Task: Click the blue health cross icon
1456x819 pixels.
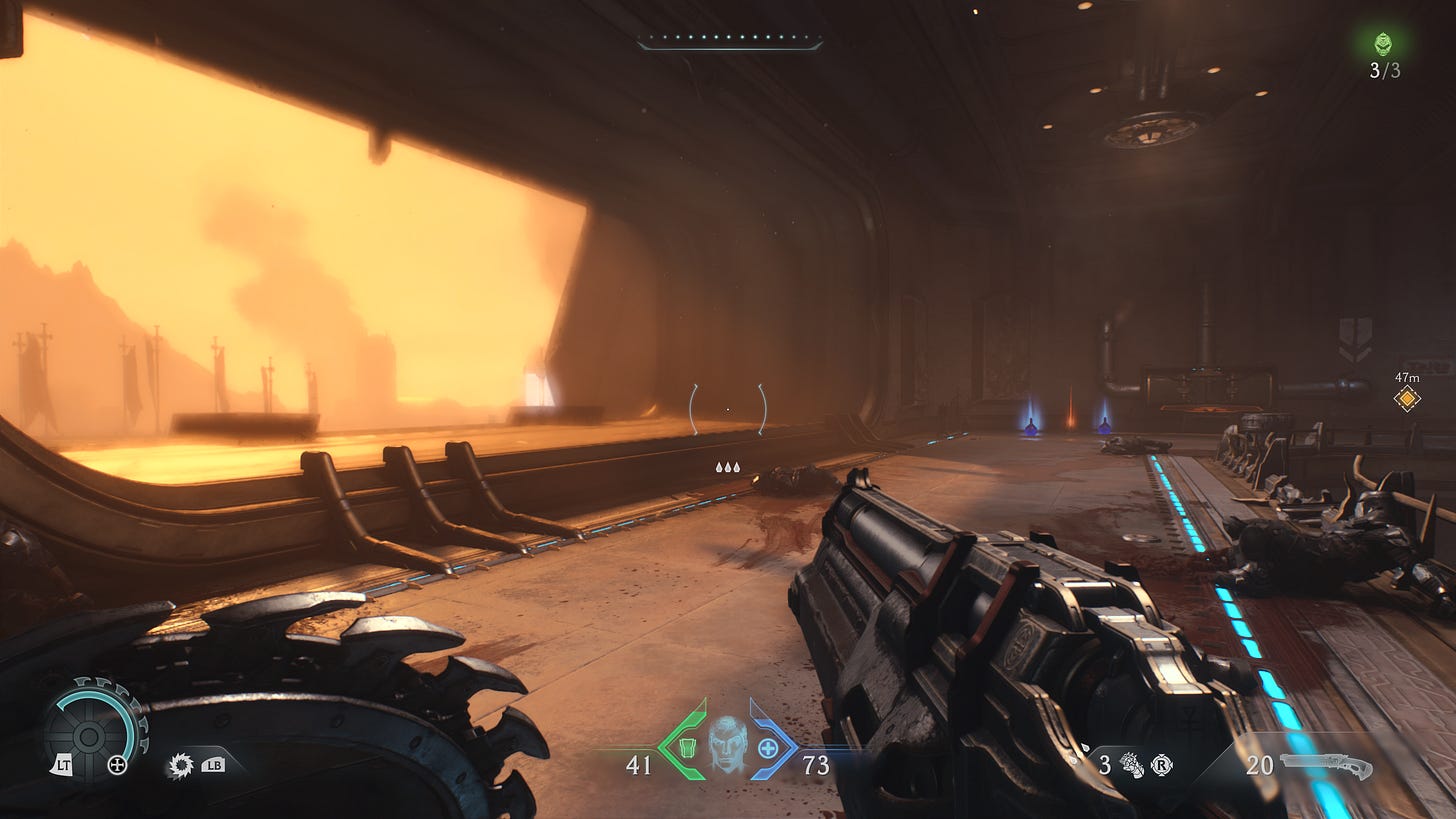Action: click(x=768, y=748)
